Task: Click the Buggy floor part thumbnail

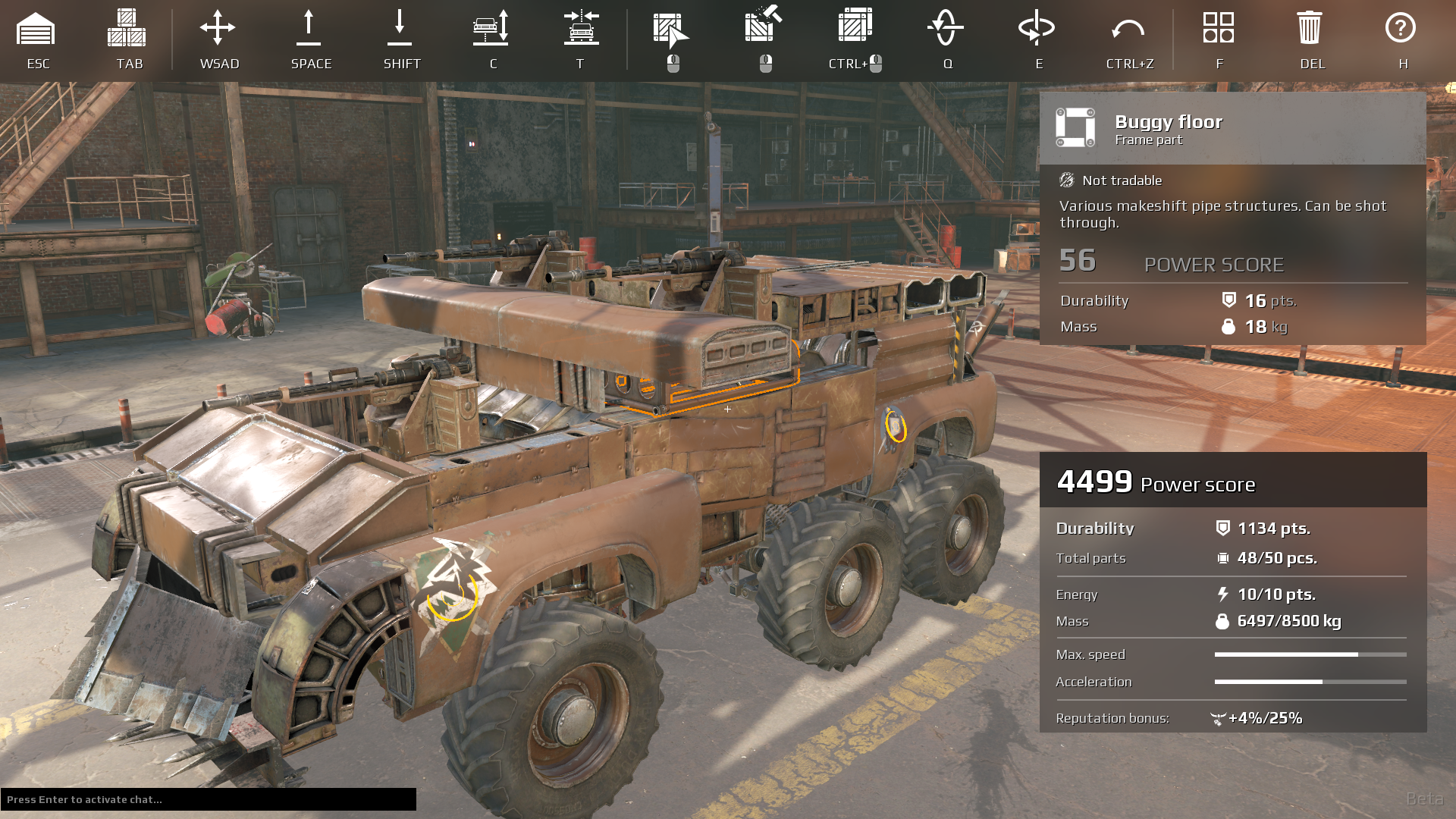Action: (x=1075, y=127)
